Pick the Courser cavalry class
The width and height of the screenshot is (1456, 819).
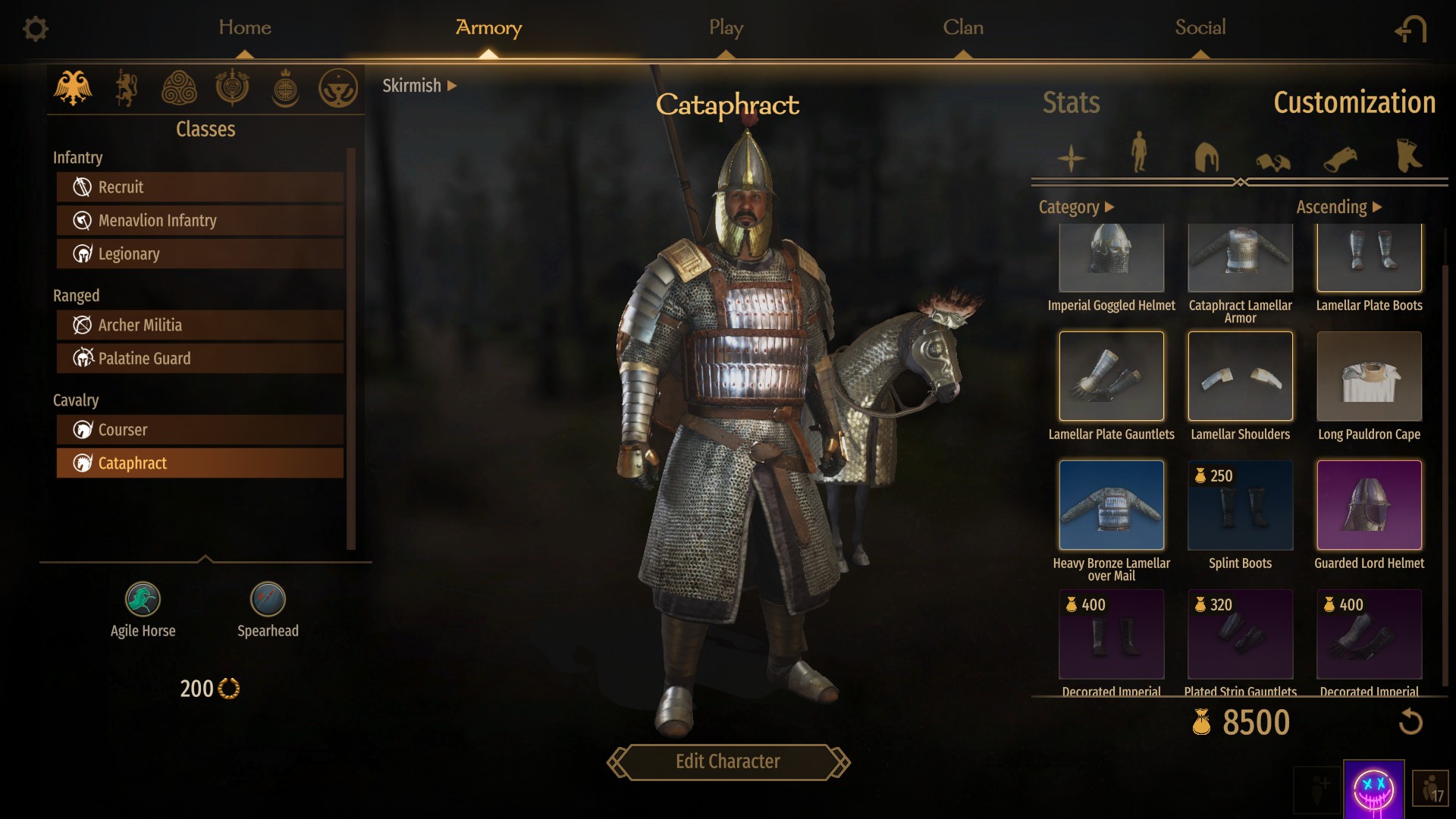[200, 430]
